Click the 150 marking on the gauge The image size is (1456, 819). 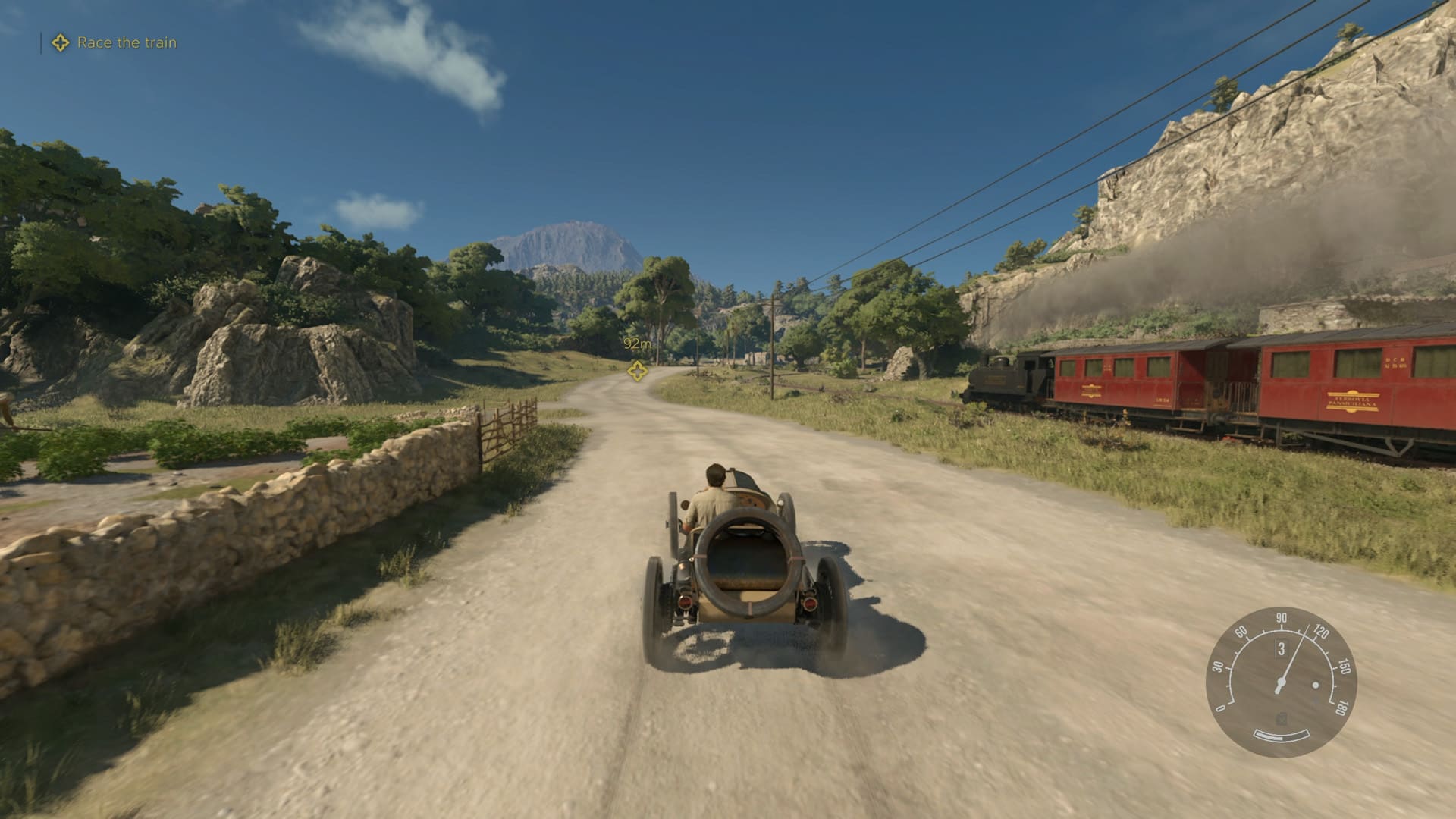1344,667
